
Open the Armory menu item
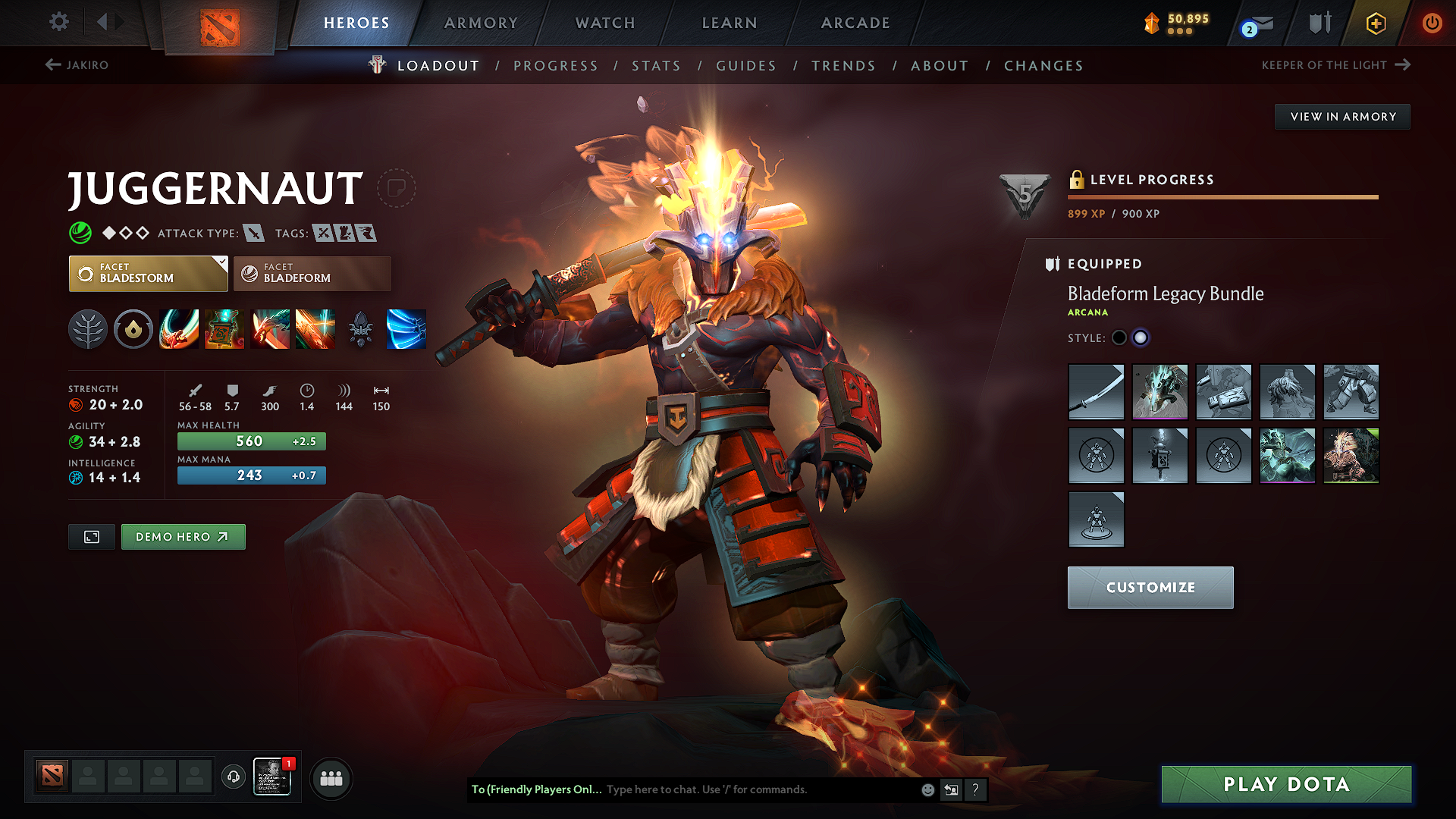pyautogui.click(x=480, y=23)
